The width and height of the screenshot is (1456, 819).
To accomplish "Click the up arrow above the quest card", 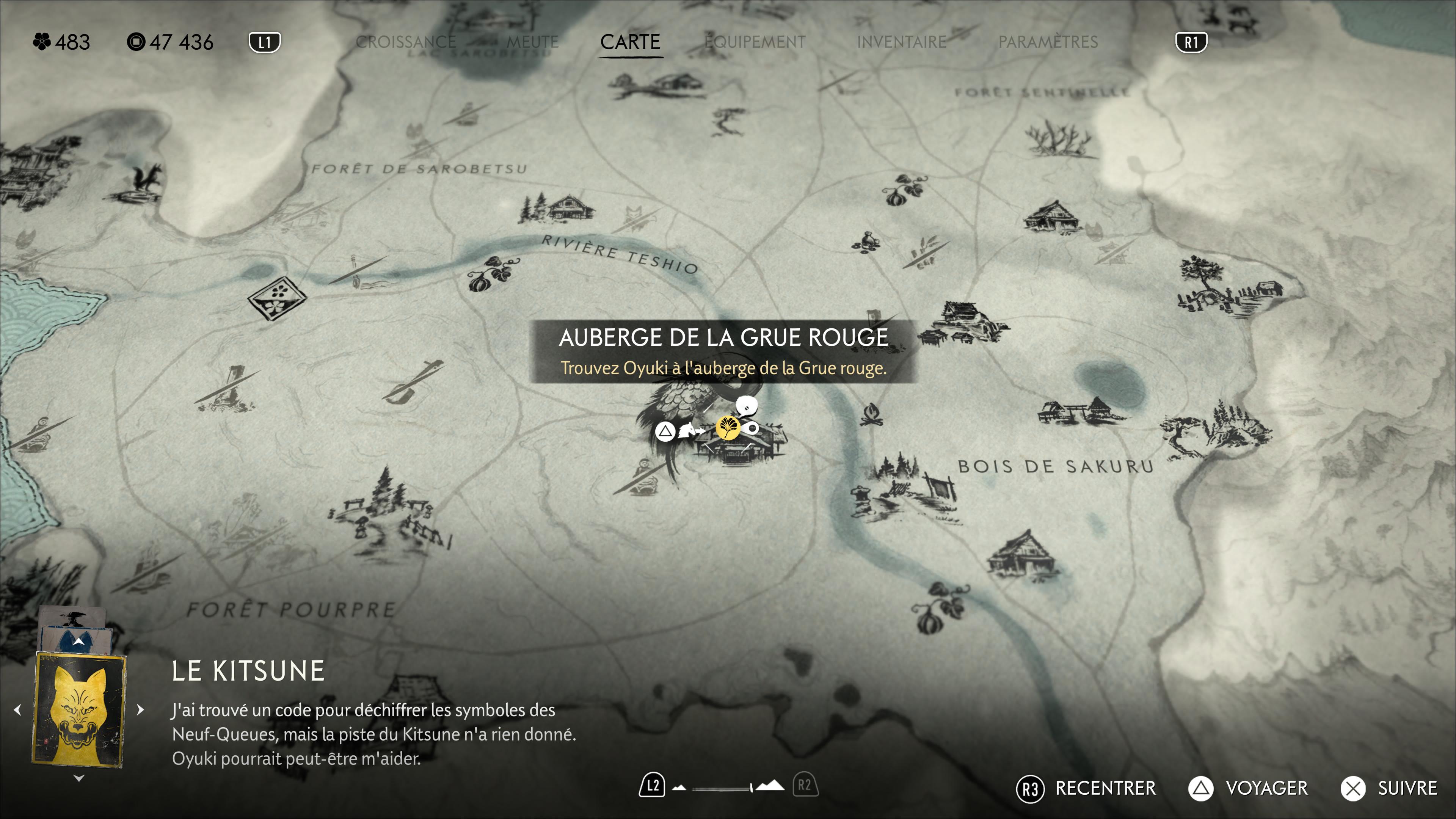I will [78, 642].
